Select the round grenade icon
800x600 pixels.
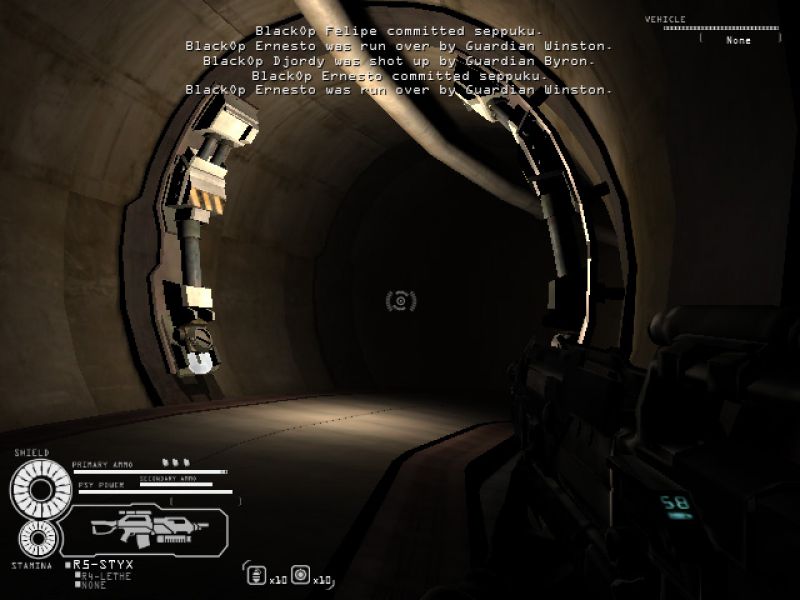300,575
